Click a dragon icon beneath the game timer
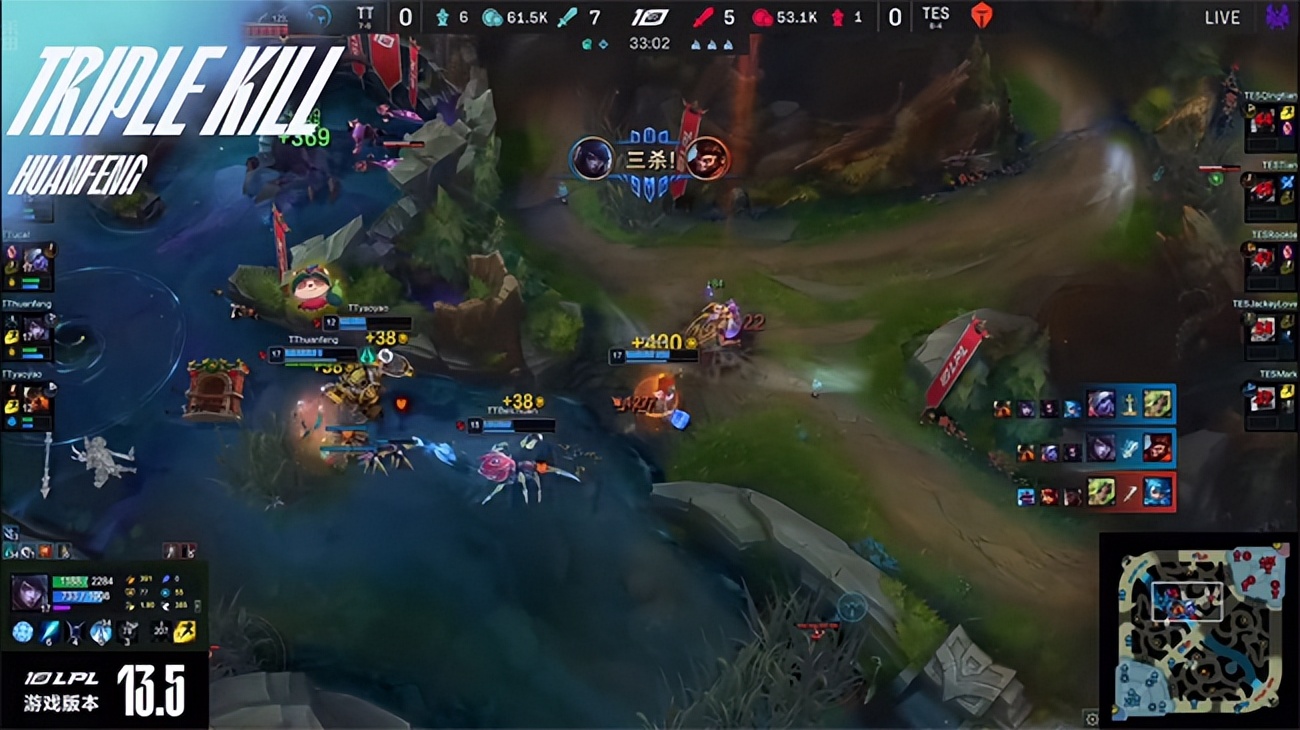Screen dimensions: 1300x730 tap(697, 42)
